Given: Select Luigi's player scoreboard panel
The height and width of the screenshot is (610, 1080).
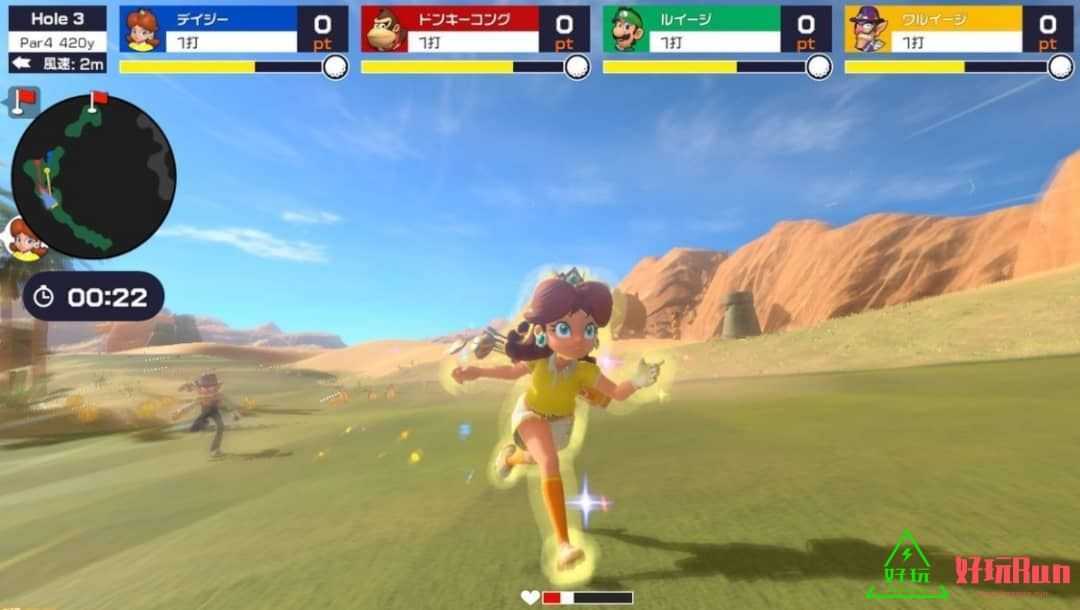Looking at the screenshot, I should [717, 30].
